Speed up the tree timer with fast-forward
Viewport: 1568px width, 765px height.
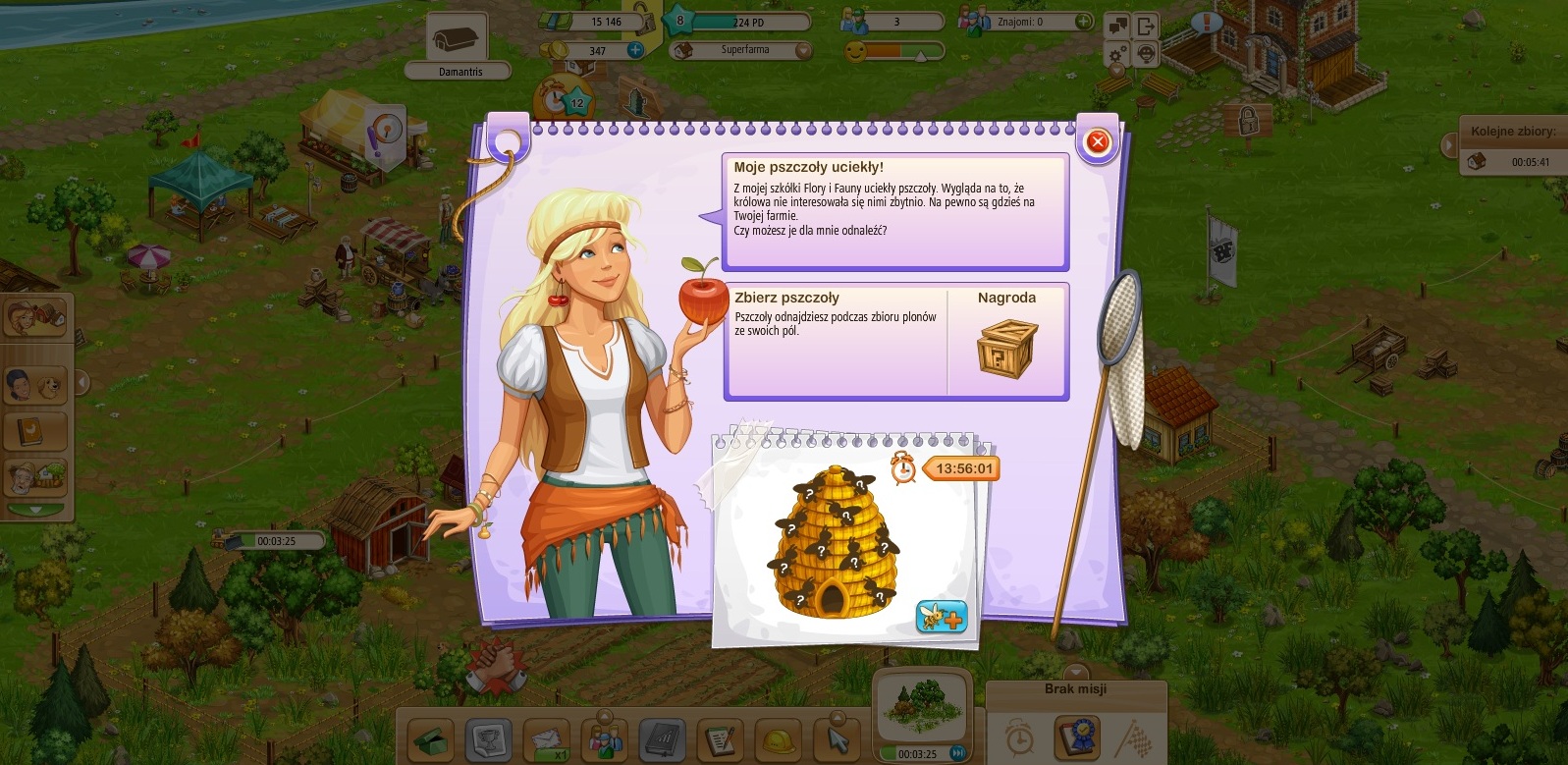point(958,754)
